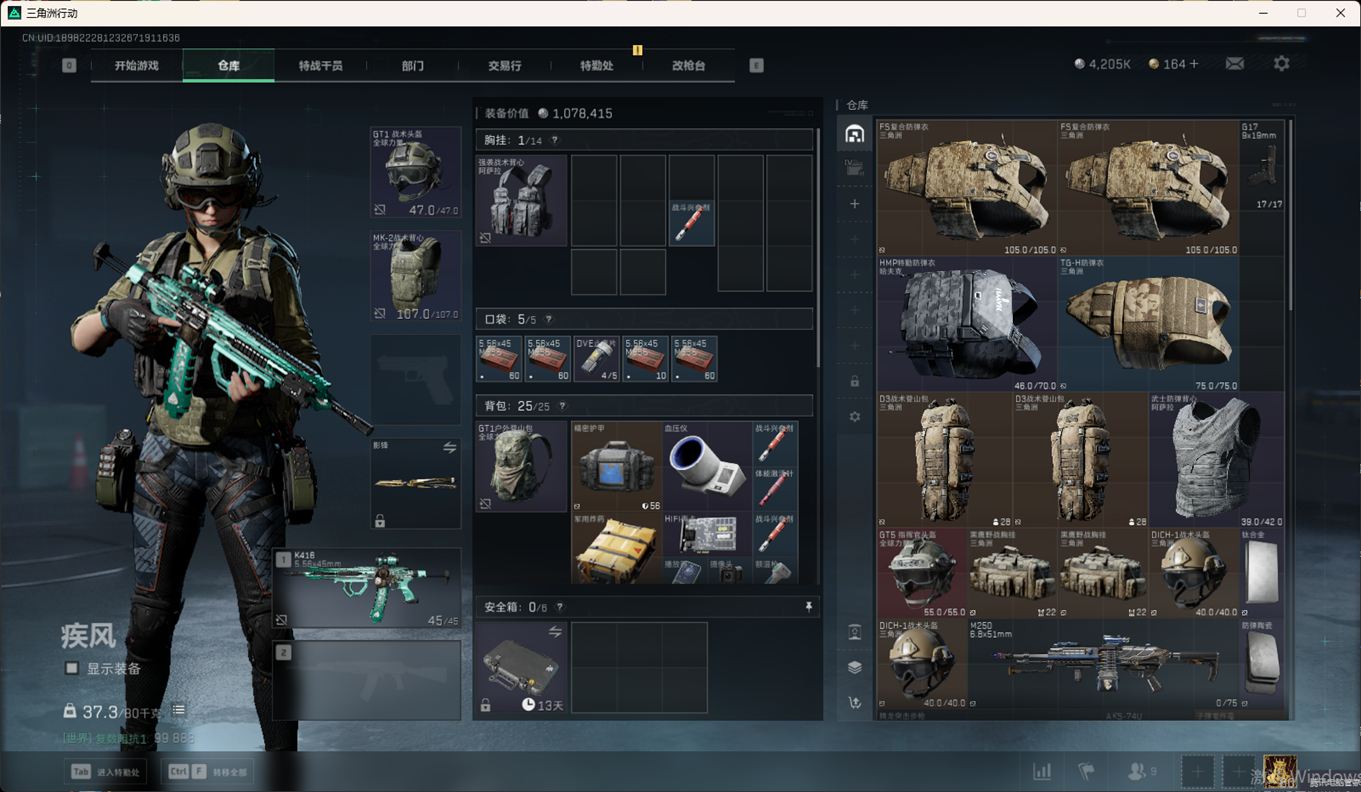The height and width of the screenshot is (792, 1361).
Task: Switch to the 改枪台 tab
Action: [x=688, y=66]
